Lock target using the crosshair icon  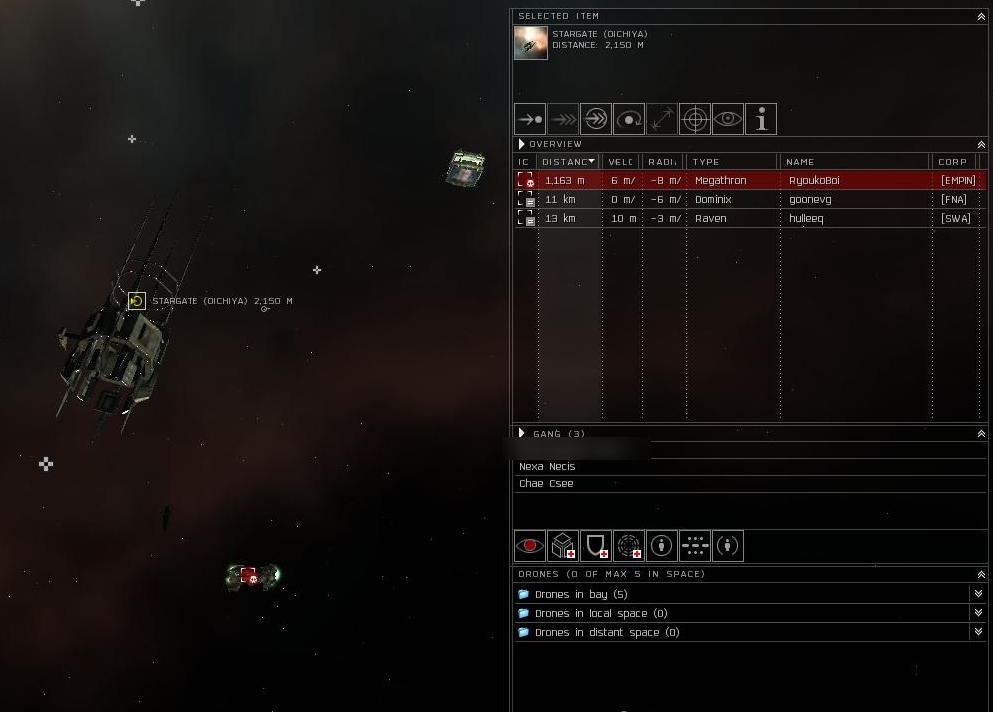coord(695,120)
